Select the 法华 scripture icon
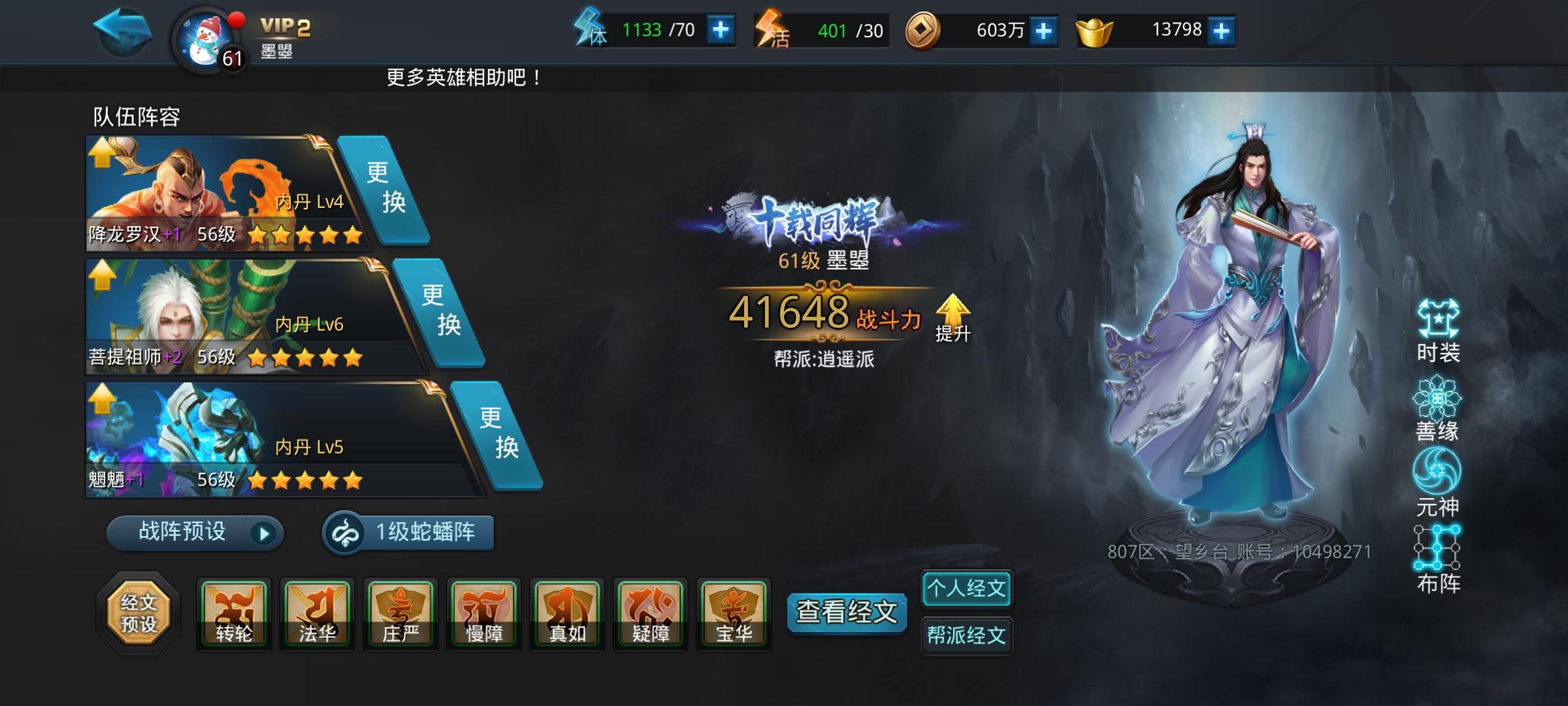 tap(318, 613)
